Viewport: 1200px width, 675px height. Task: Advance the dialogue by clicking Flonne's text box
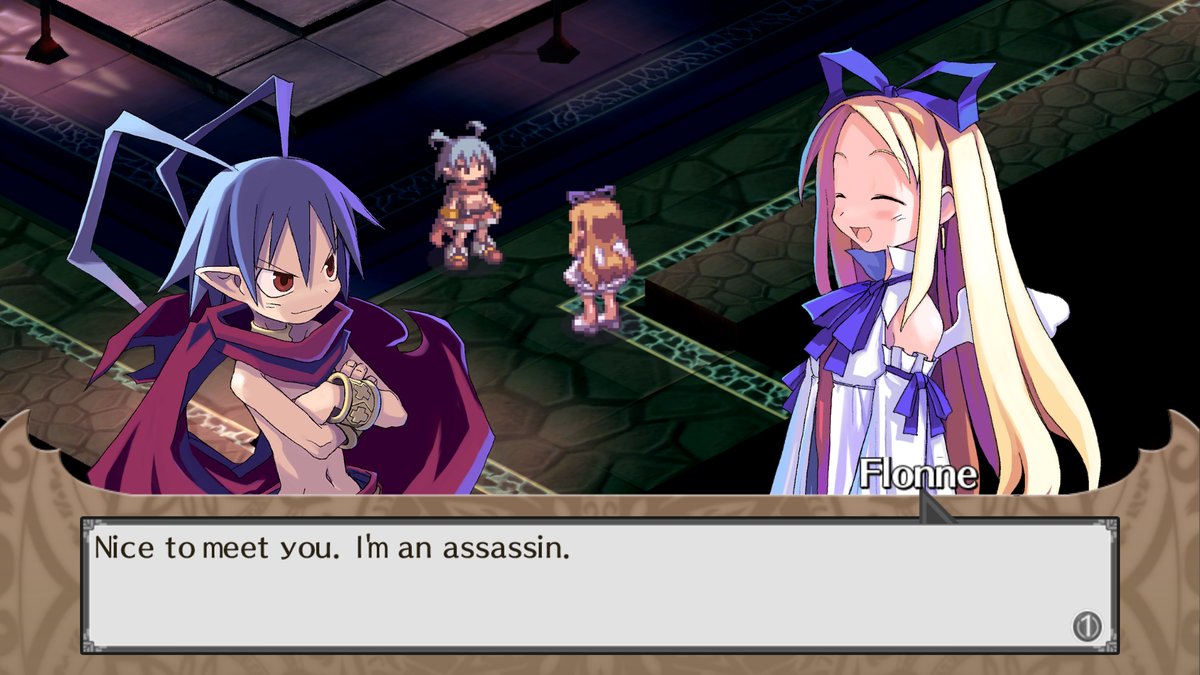(x=598, y=585)
